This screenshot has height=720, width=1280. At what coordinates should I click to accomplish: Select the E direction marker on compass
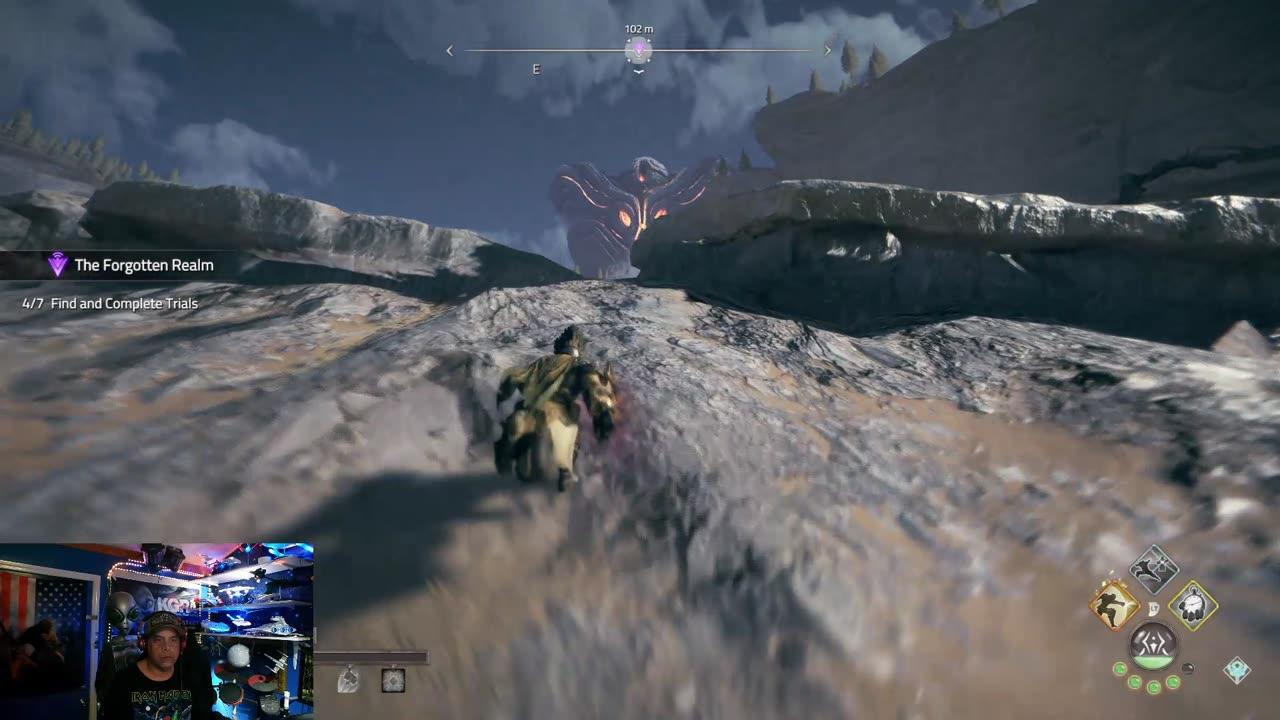[x=536, y=70]
